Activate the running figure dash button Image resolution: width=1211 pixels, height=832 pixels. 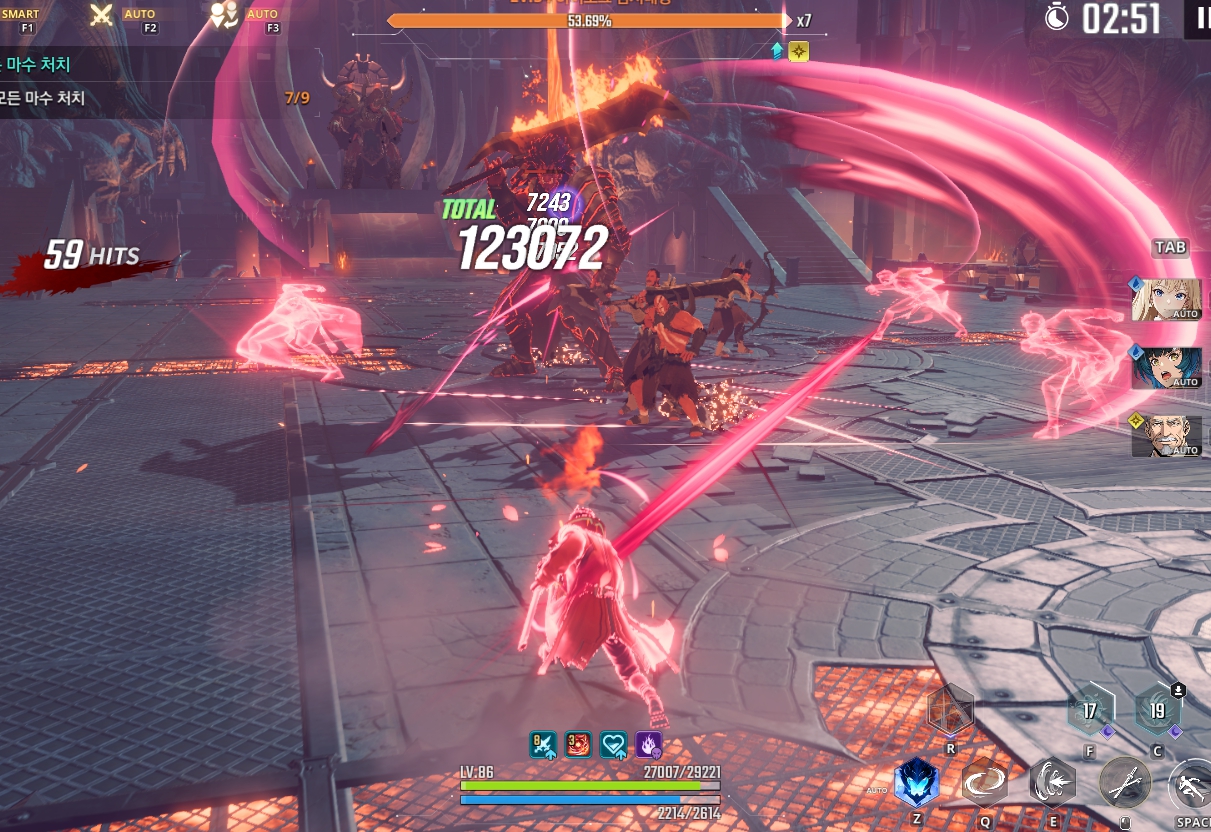(1190, 782)
